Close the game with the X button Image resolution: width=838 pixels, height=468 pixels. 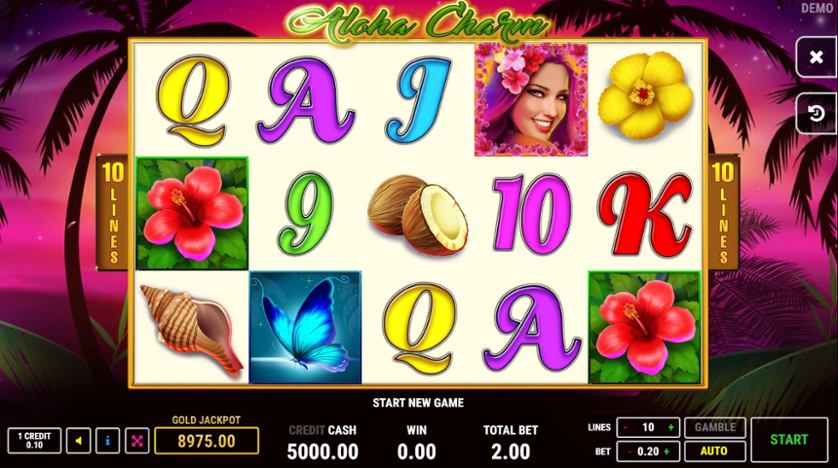point(816,58)
